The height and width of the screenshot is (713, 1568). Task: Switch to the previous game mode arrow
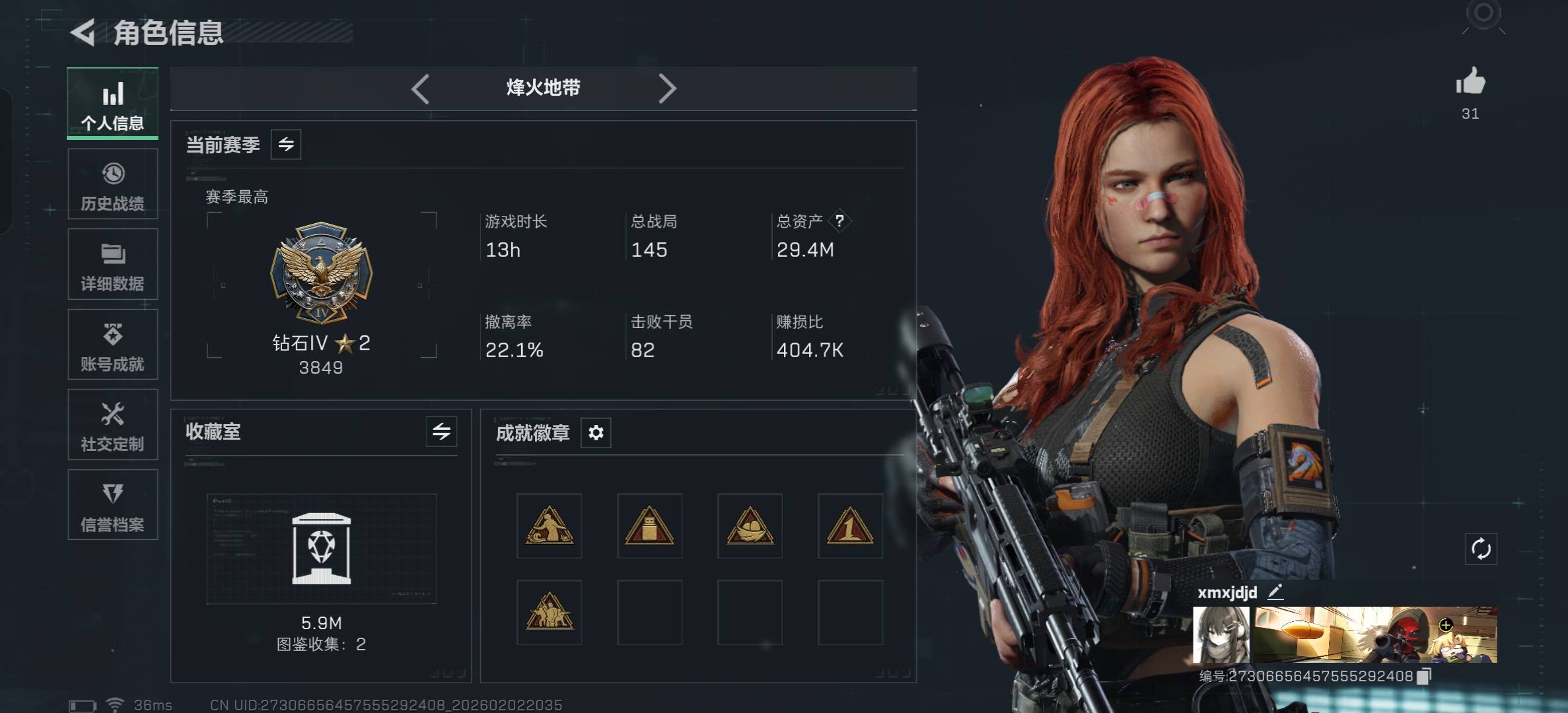[421, 88]
